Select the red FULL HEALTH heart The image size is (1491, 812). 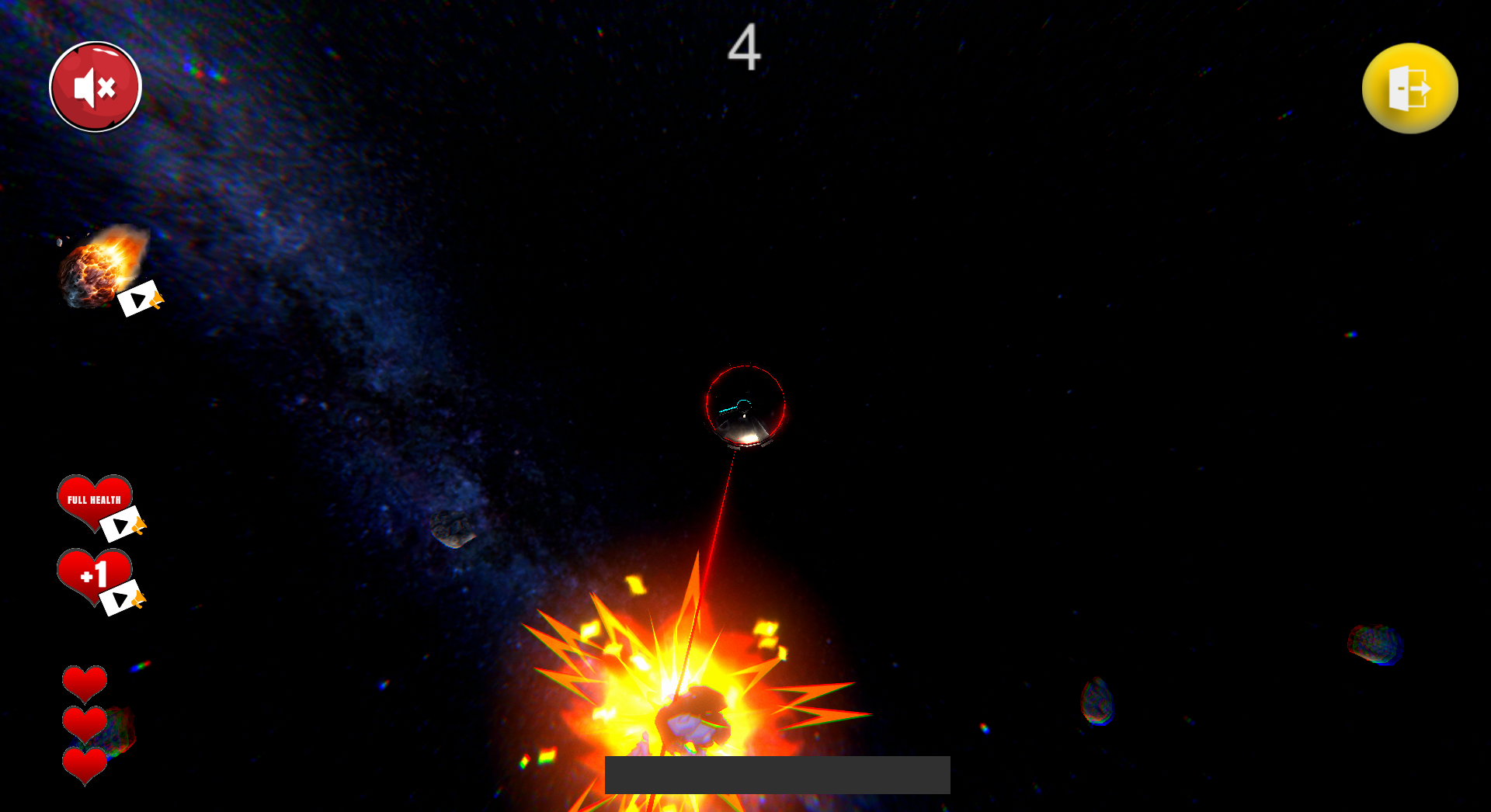point(95,499)
